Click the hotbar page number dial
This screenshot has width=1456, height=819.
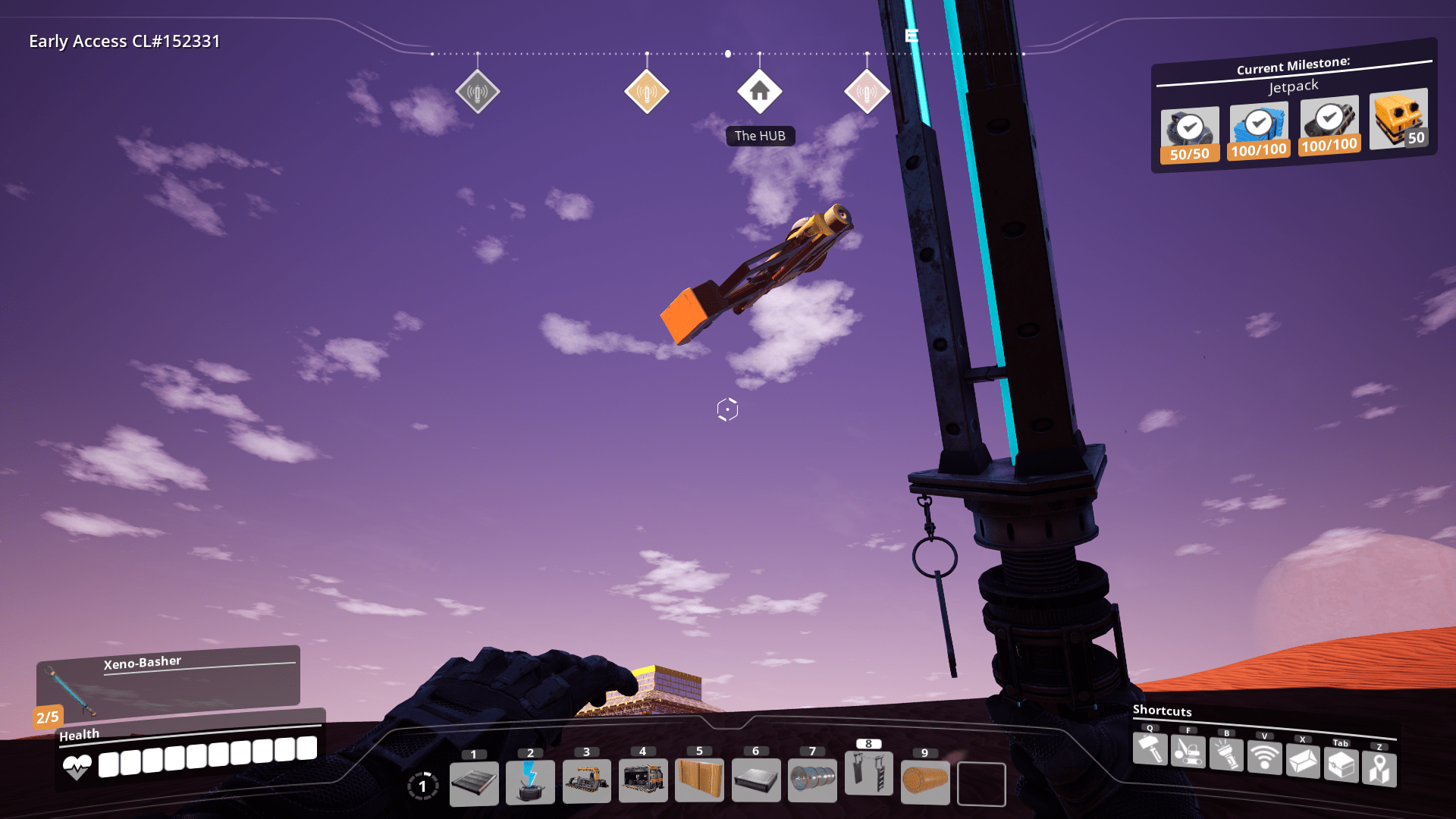(422, 786)
